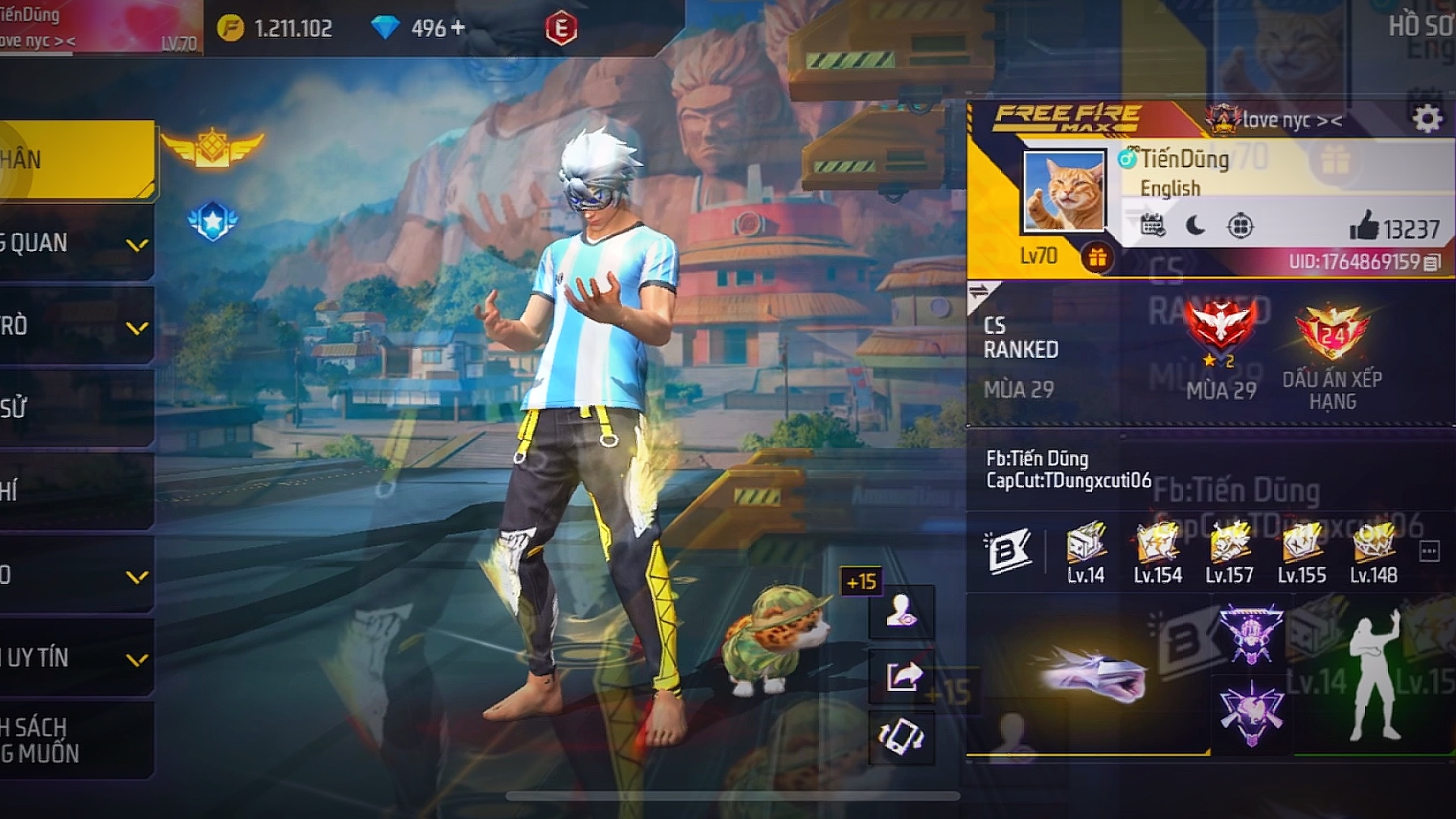Click the orange cat profile avatar
The width and height of the screenshot is (1456, 819).
click(1063, 191)
